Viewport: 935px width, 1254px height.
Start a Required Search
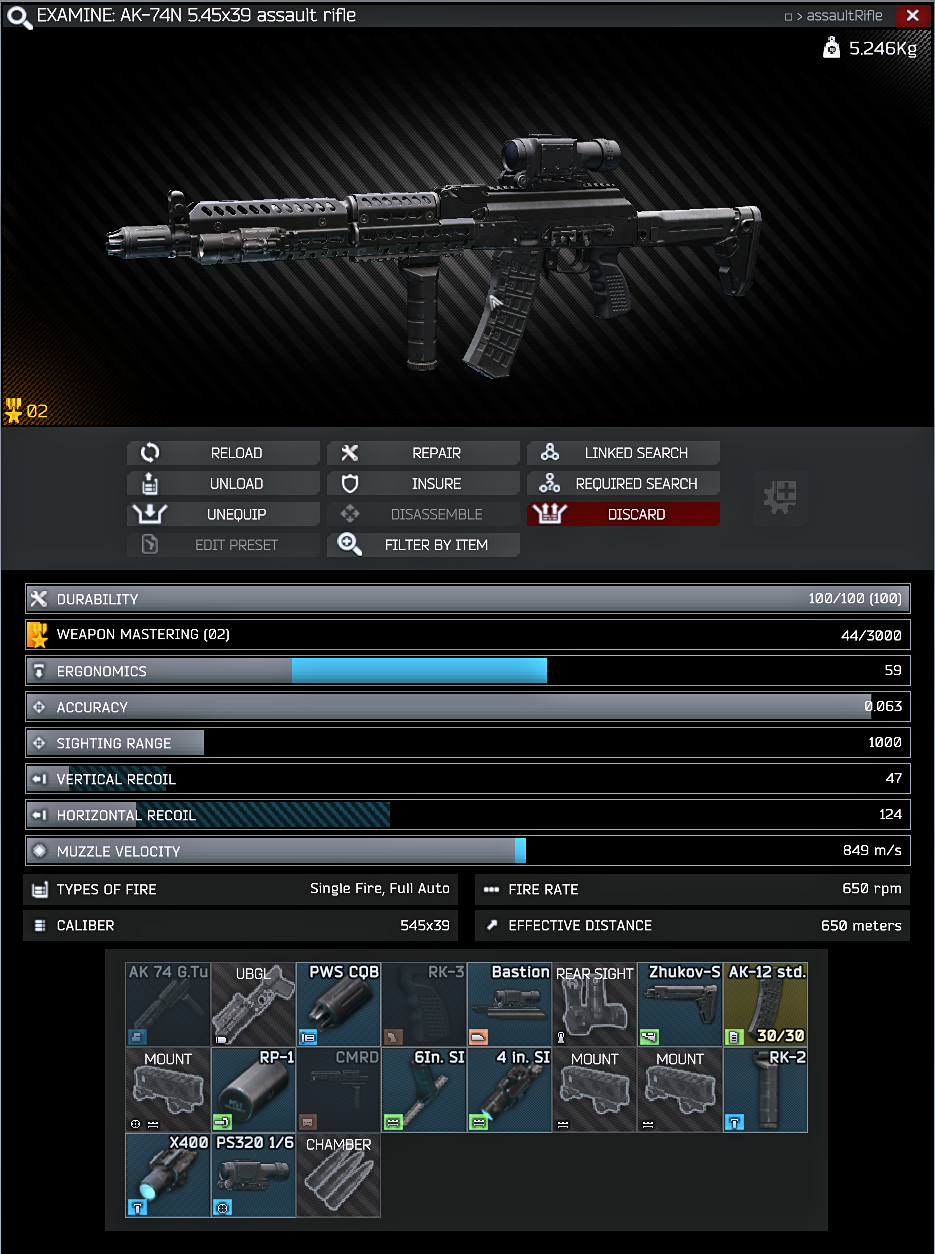(x=623, y=484)
